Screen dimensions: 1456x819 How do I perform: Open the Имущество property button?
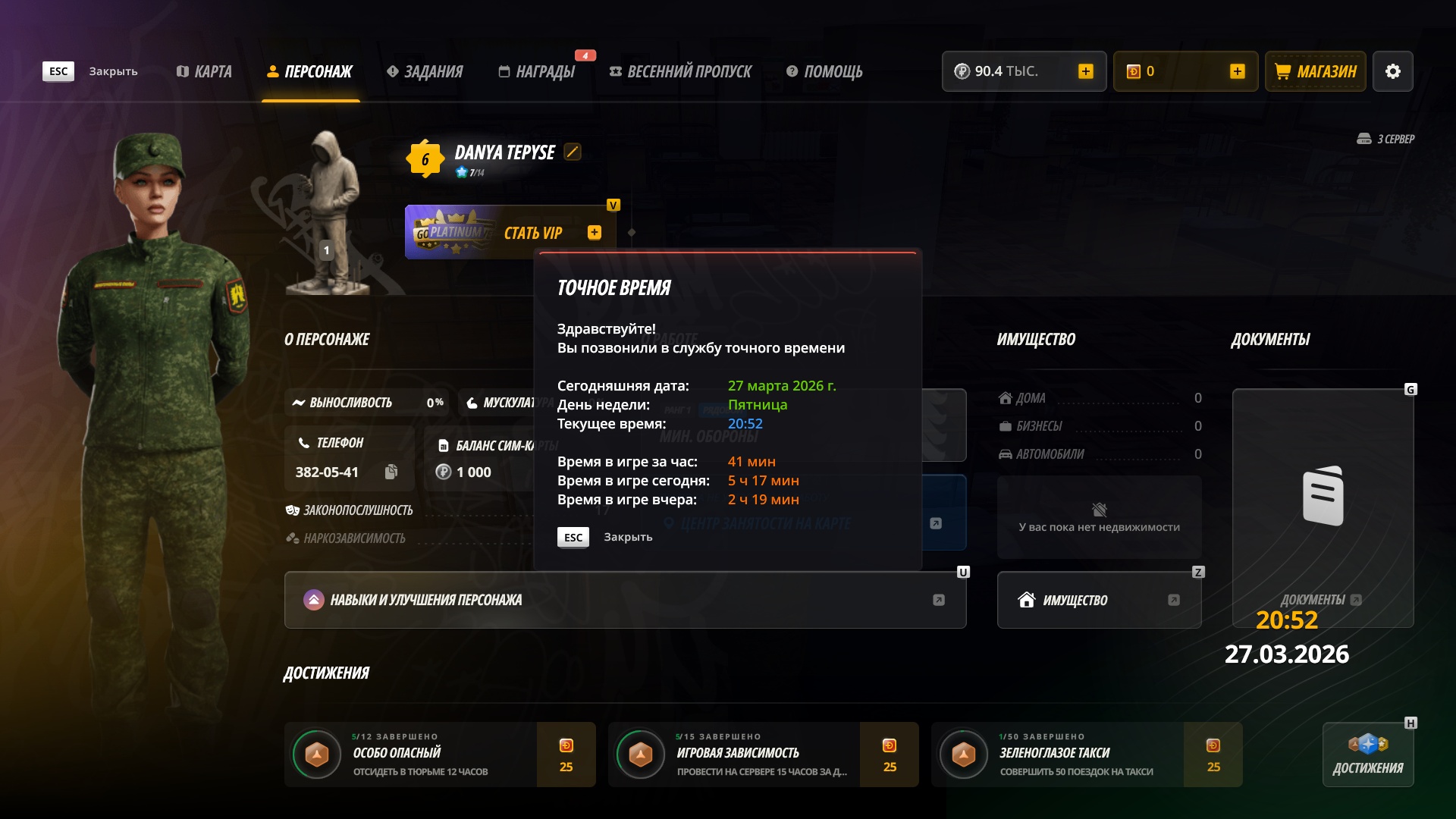1099,600
